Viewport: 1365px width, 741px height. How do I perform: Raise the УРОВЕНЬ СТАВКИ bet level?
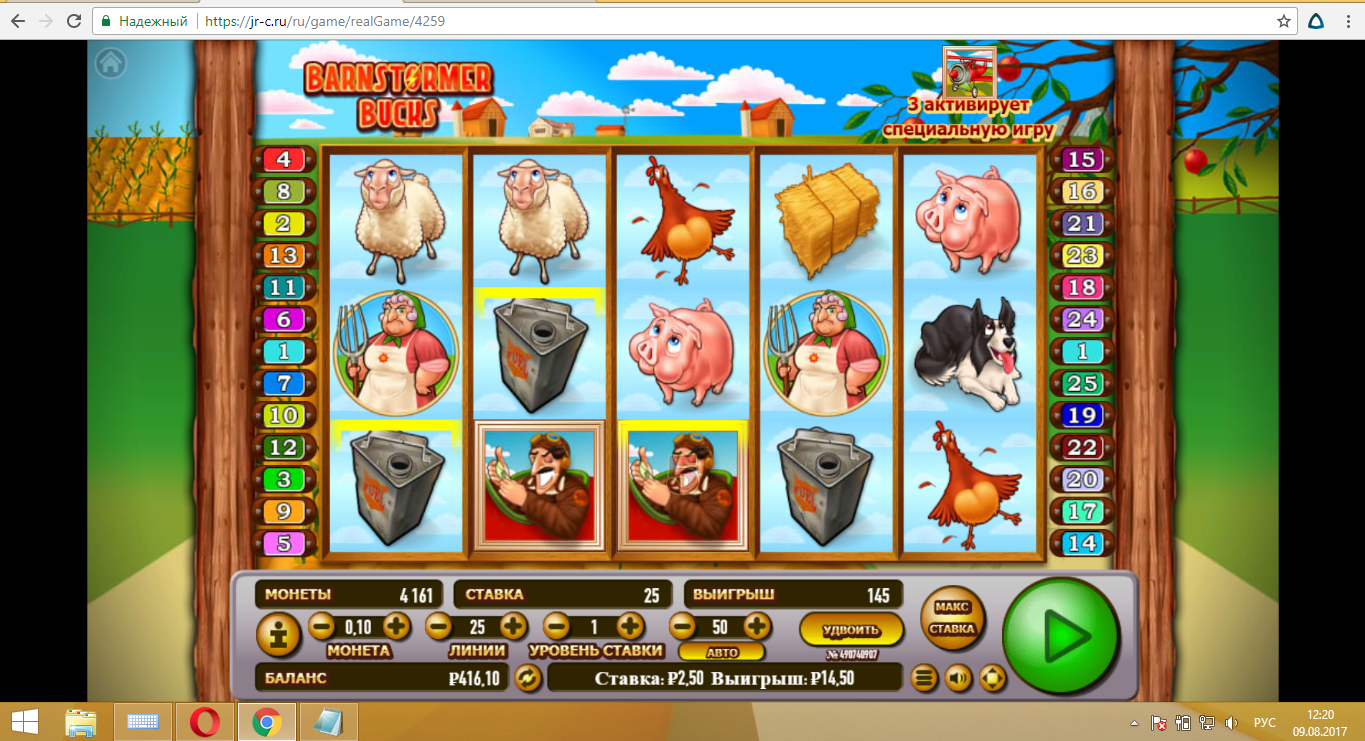click(x=630, y=627)
